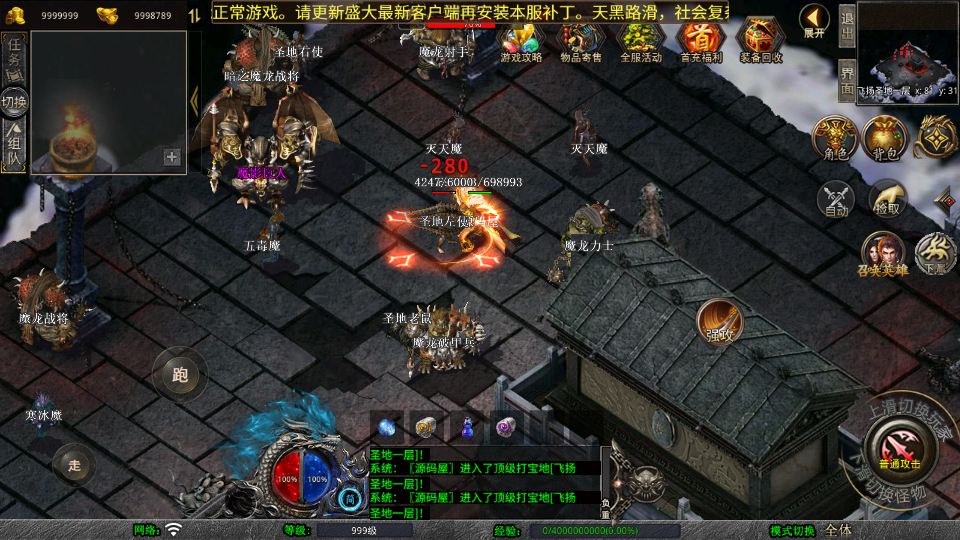Open the 装备回收 equipment recycling chest
960x540 pixels.
(761, 40)
